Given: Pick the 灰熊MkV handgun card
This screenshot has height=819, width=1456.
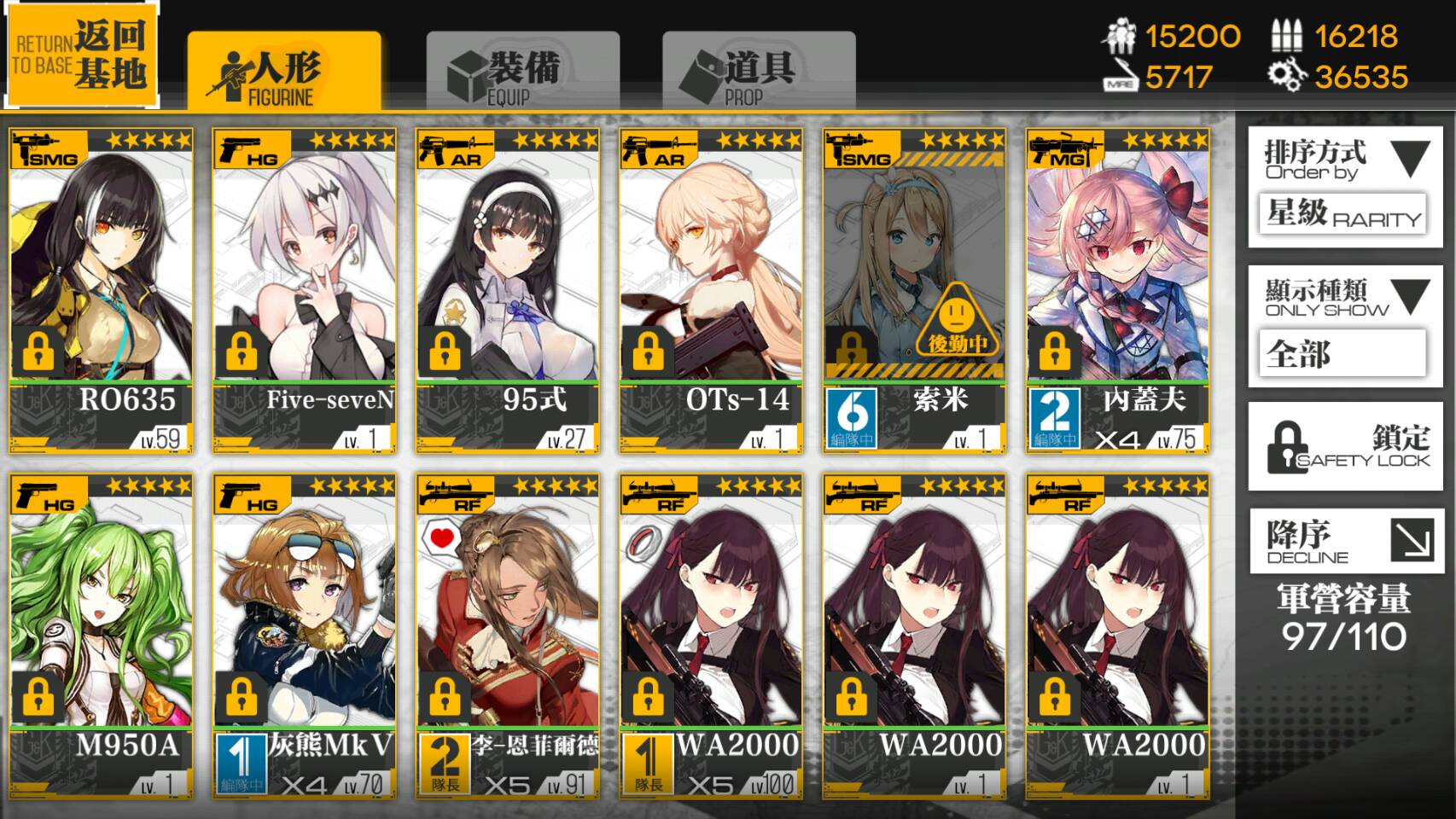Looking at the screenshot, I should [x=304, y=636].
